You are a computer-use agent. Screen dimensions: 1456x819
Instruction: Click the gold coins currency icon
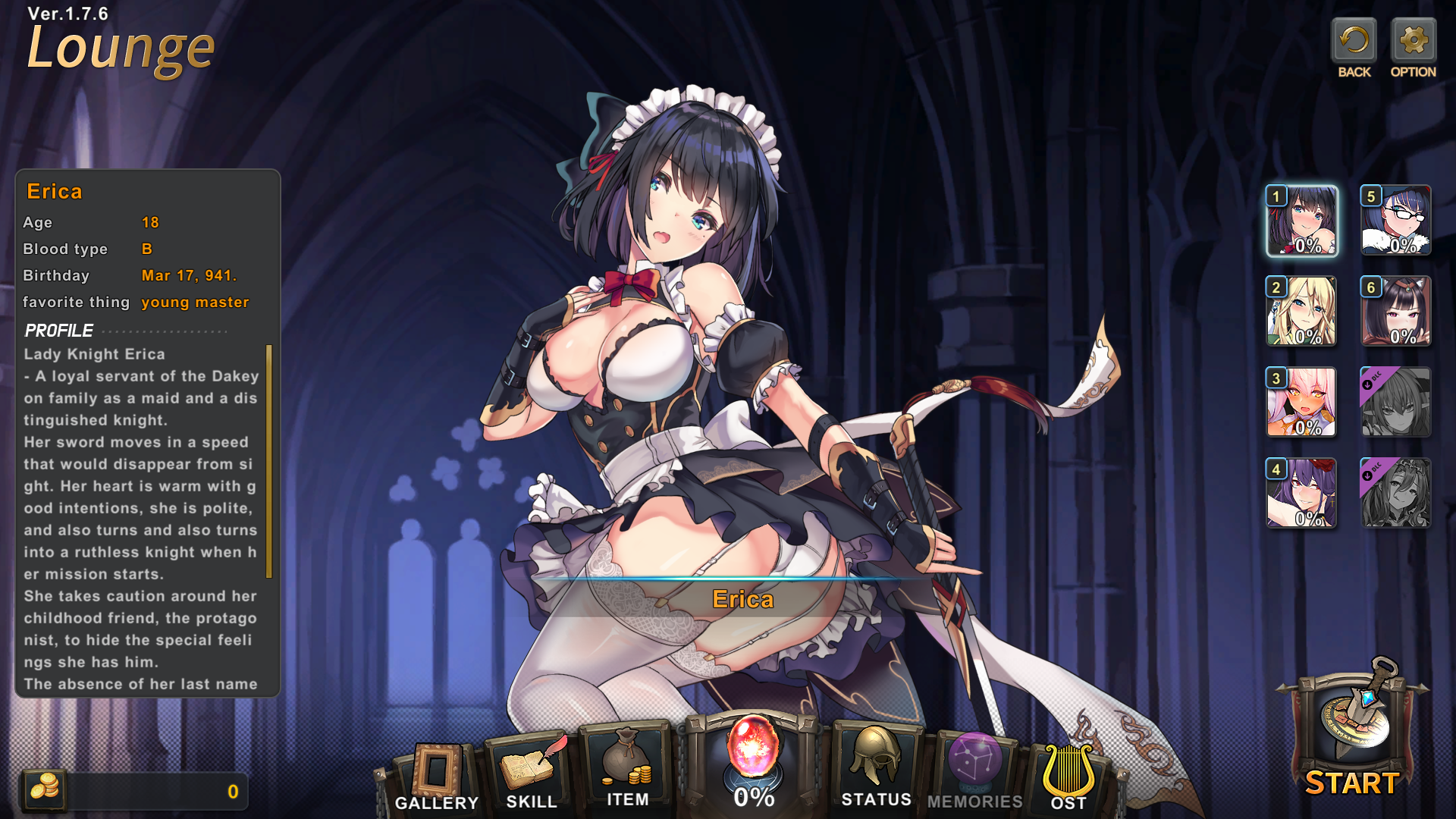tap(44, 790)
